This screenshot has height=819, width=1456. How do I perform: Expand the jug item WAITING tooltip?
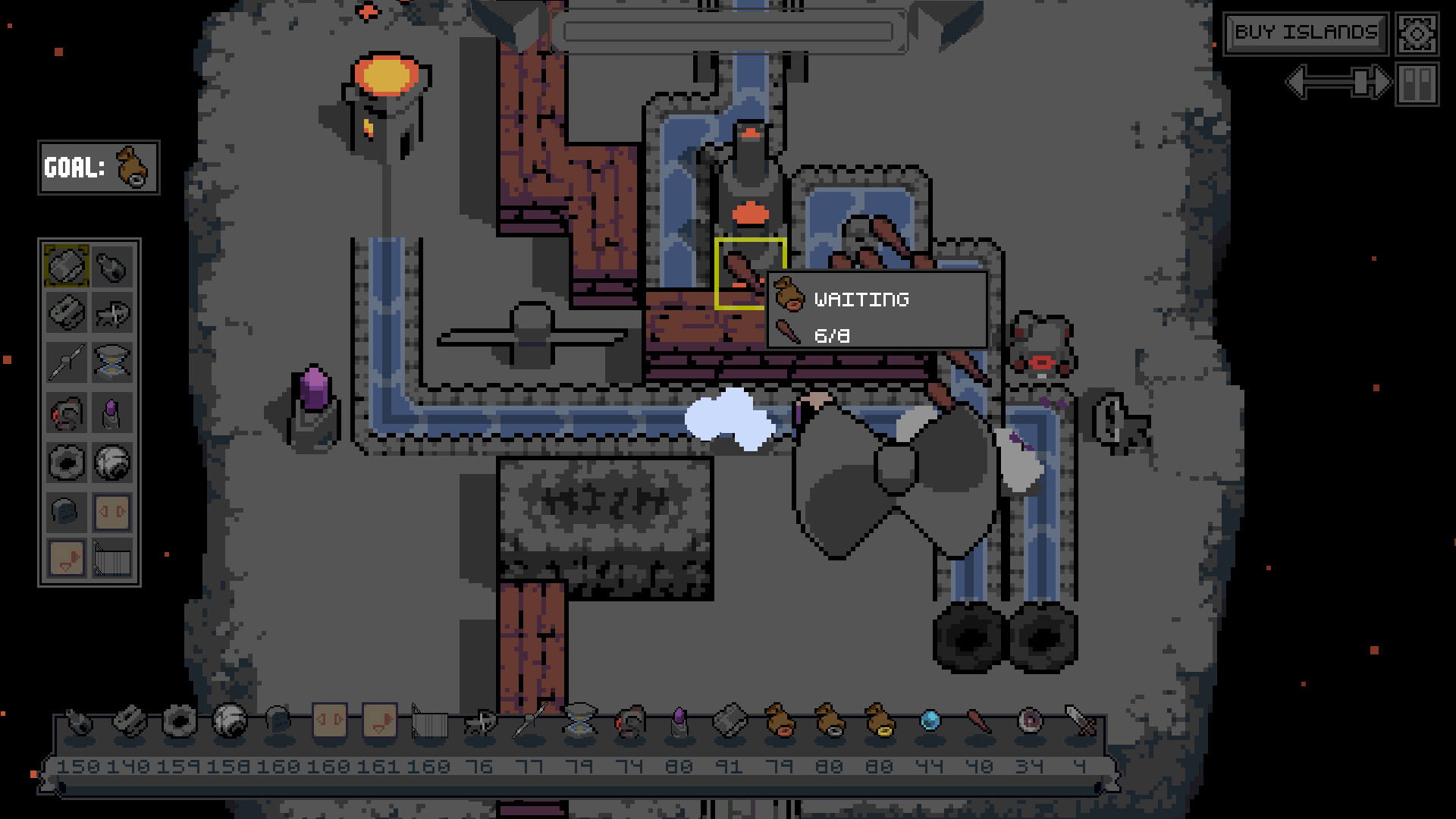click(x=861, y=300)
